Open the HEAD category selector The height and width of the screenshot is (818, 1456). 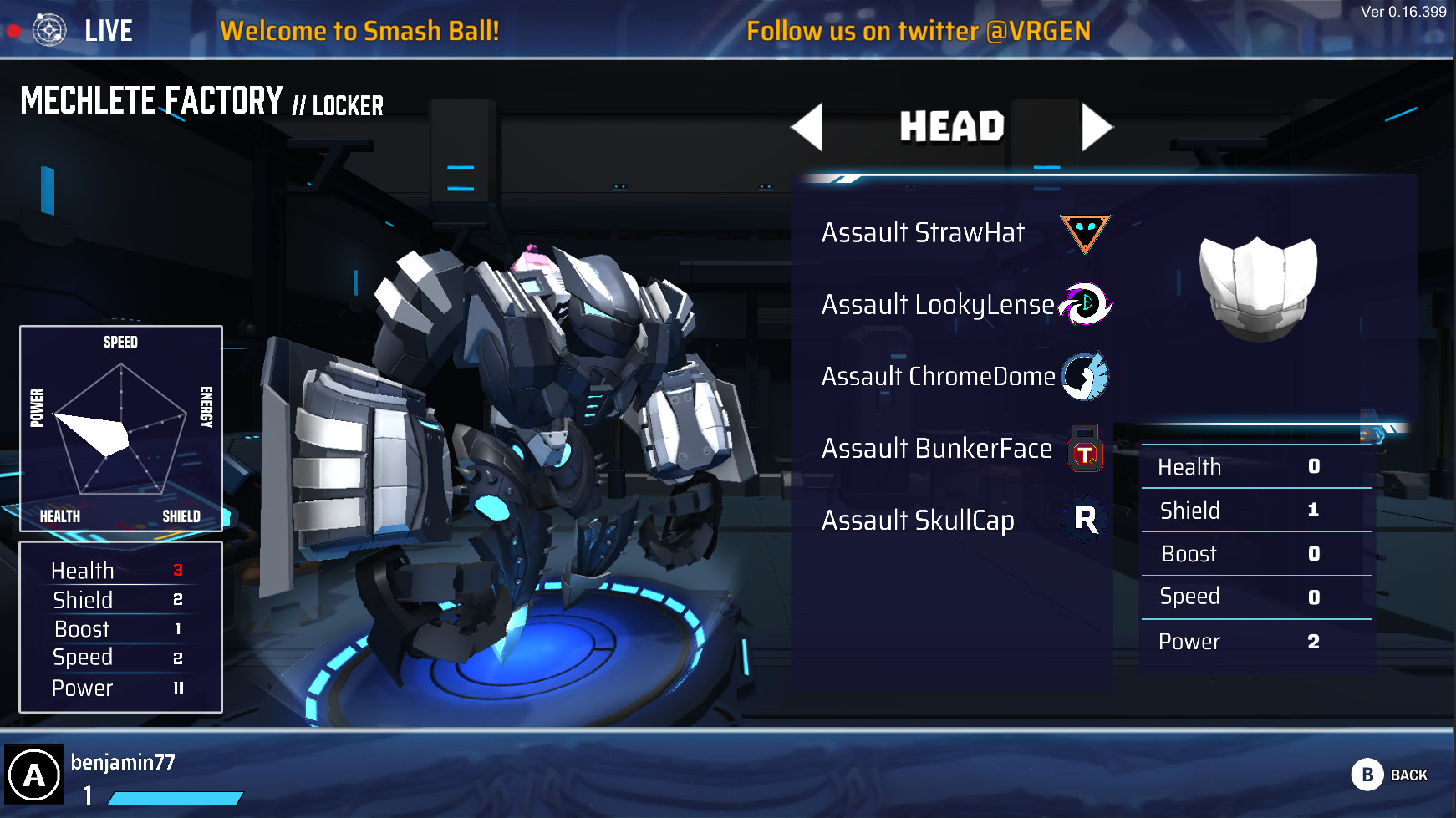tap(952, 127)
